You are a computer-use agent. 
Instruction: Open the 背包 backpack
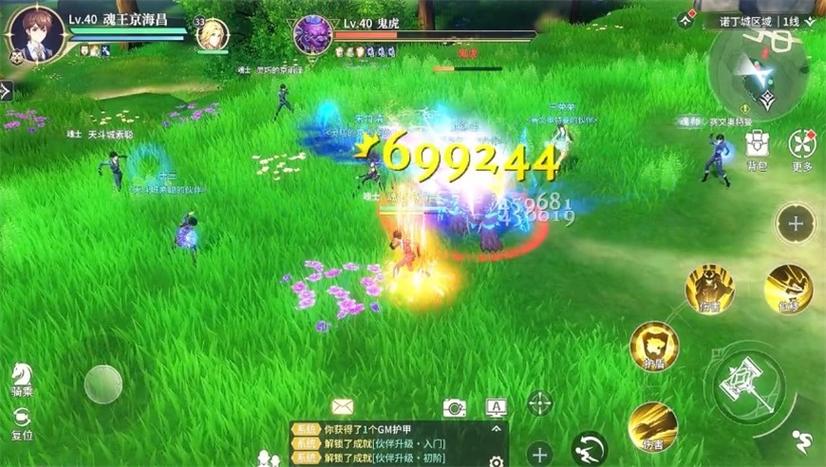[757, 146]
